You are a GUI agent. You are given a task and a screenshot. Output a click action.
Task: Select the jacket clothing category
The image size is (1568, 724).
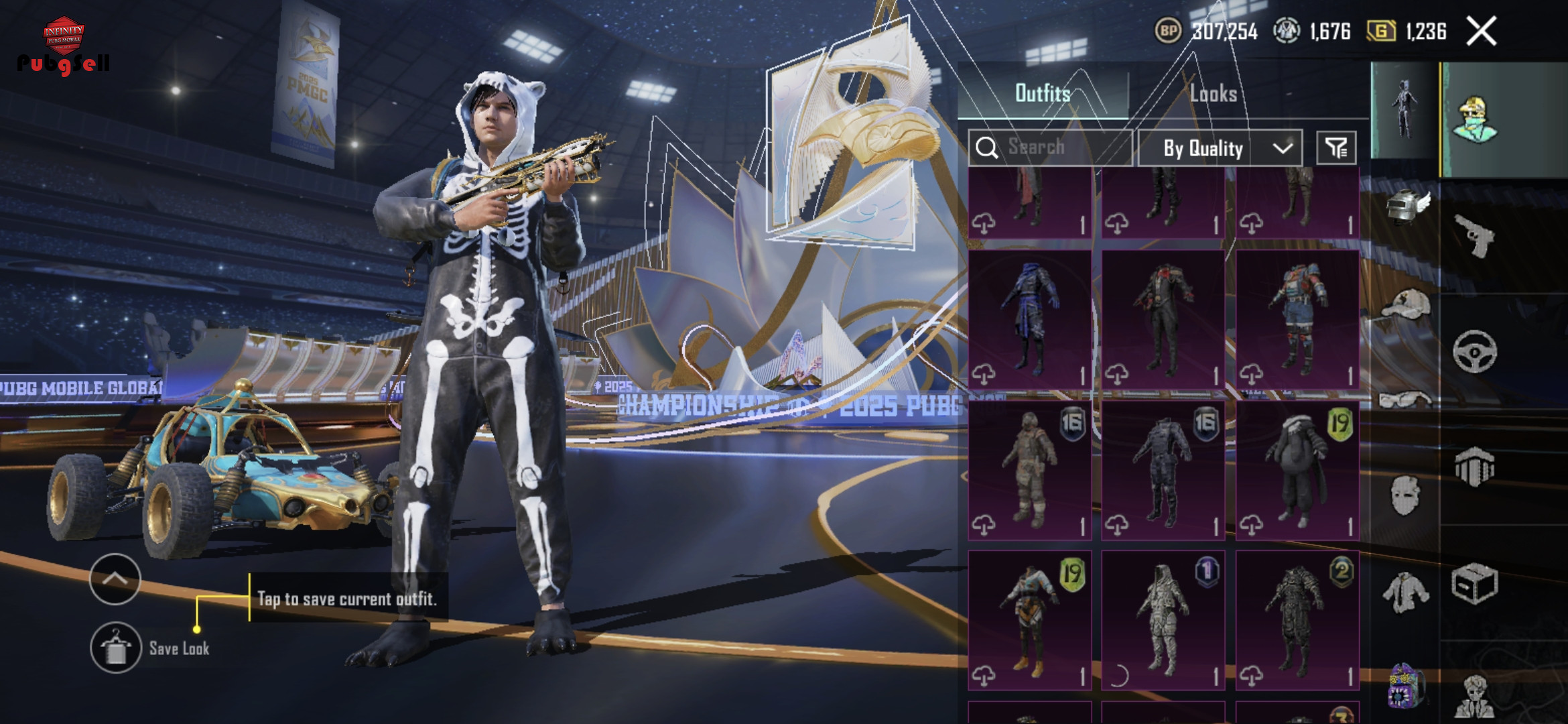pyautogui.click(x=1406, y=593)
